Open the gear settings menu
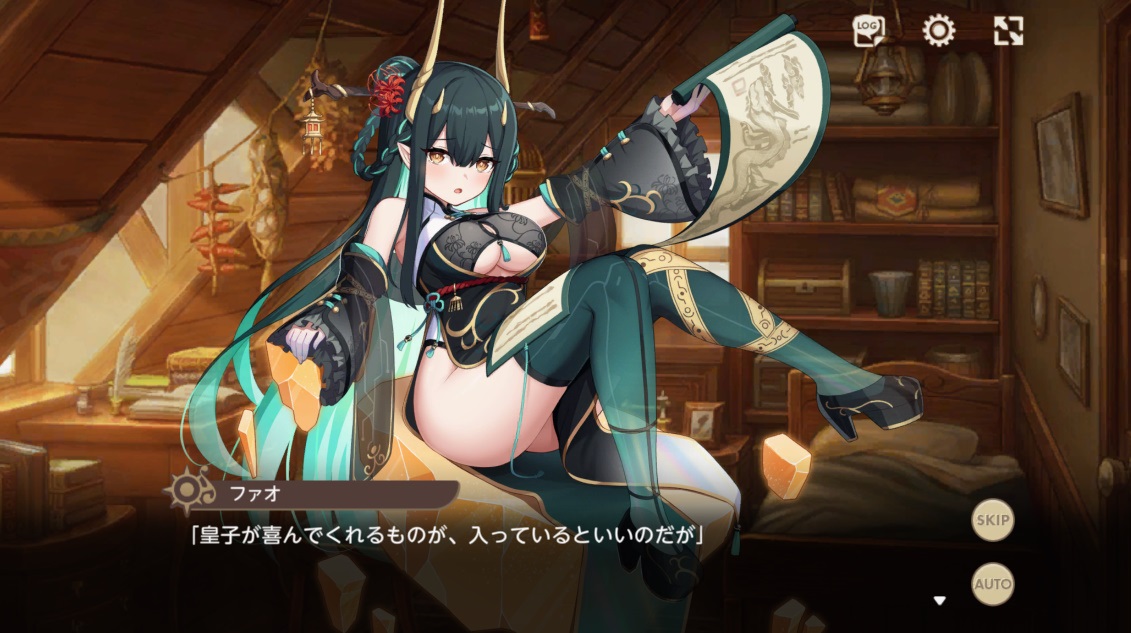Screen dimensions: 1131x633 pos(938,31)
